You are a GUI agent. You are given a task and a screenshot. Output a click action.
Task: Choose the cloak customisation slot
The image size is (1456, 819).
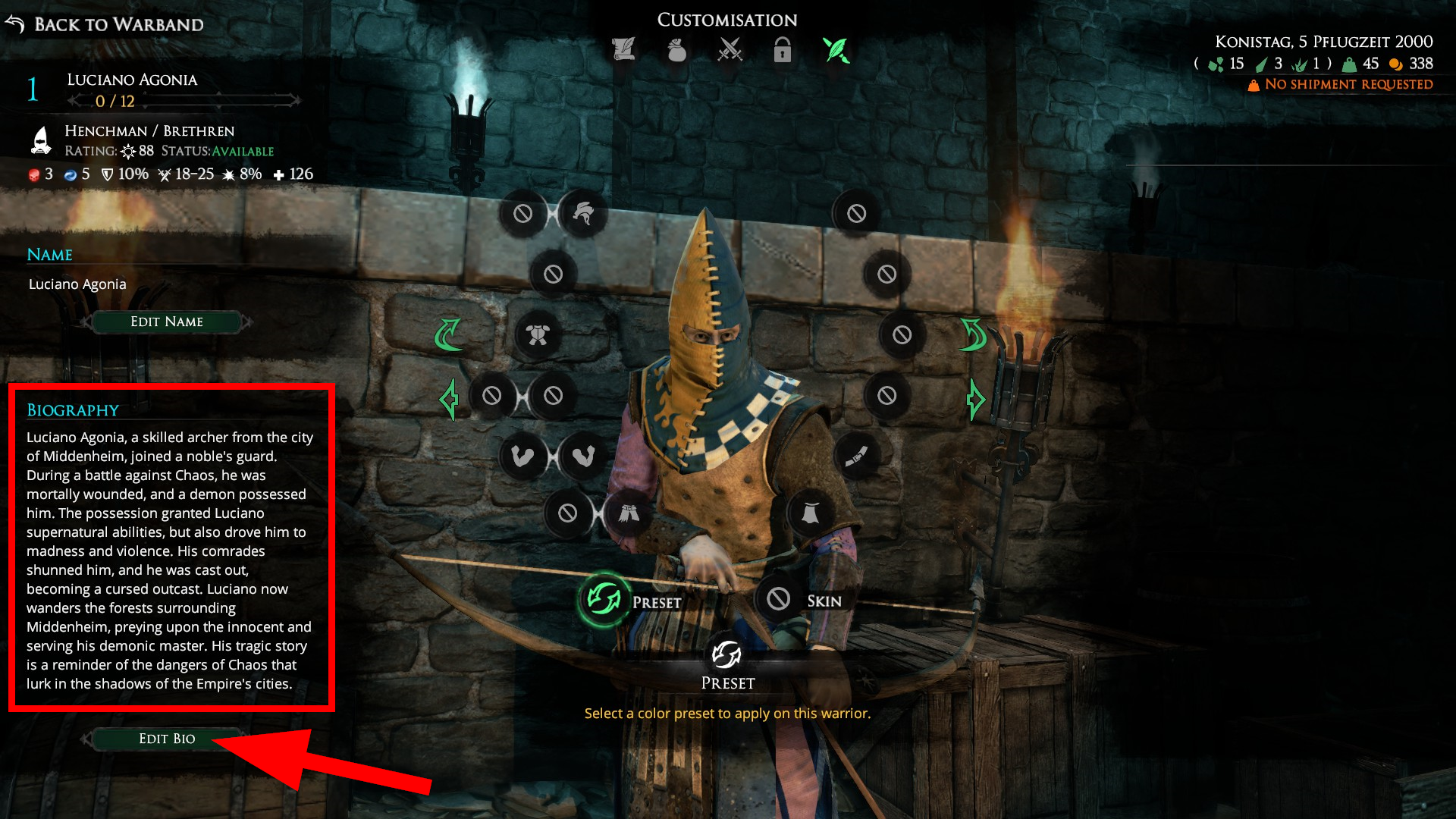click(x=810, y=513)
